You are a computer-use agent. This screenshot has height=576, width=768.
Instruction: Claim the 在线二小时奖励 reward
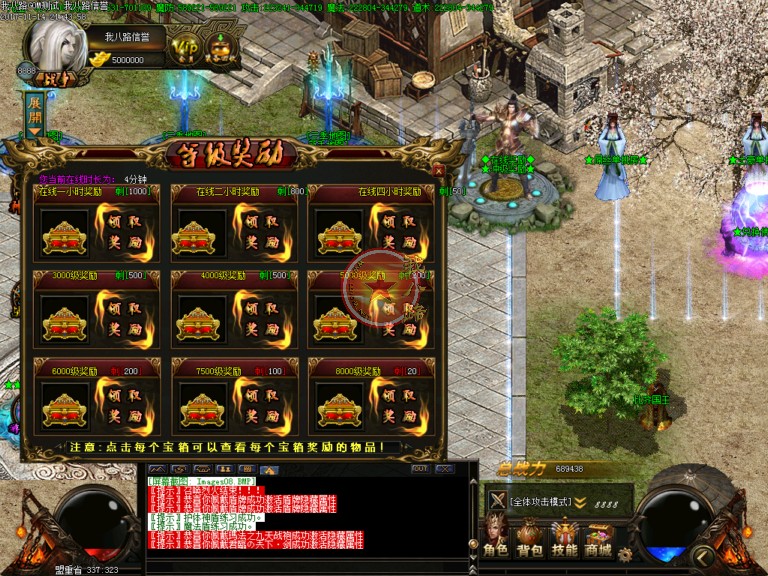[256, 231]
